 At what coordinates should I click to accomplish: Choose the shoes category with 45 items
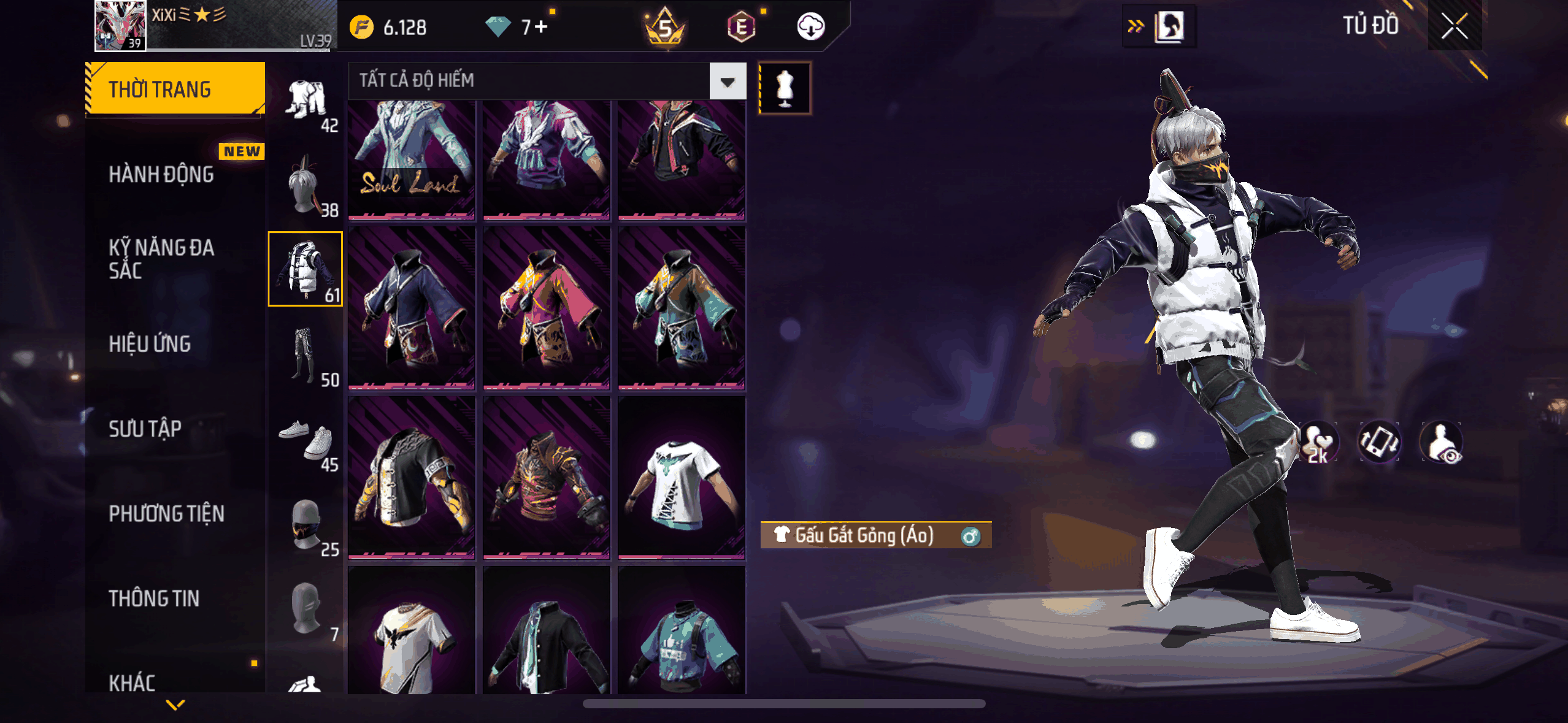tap(306, 440)
